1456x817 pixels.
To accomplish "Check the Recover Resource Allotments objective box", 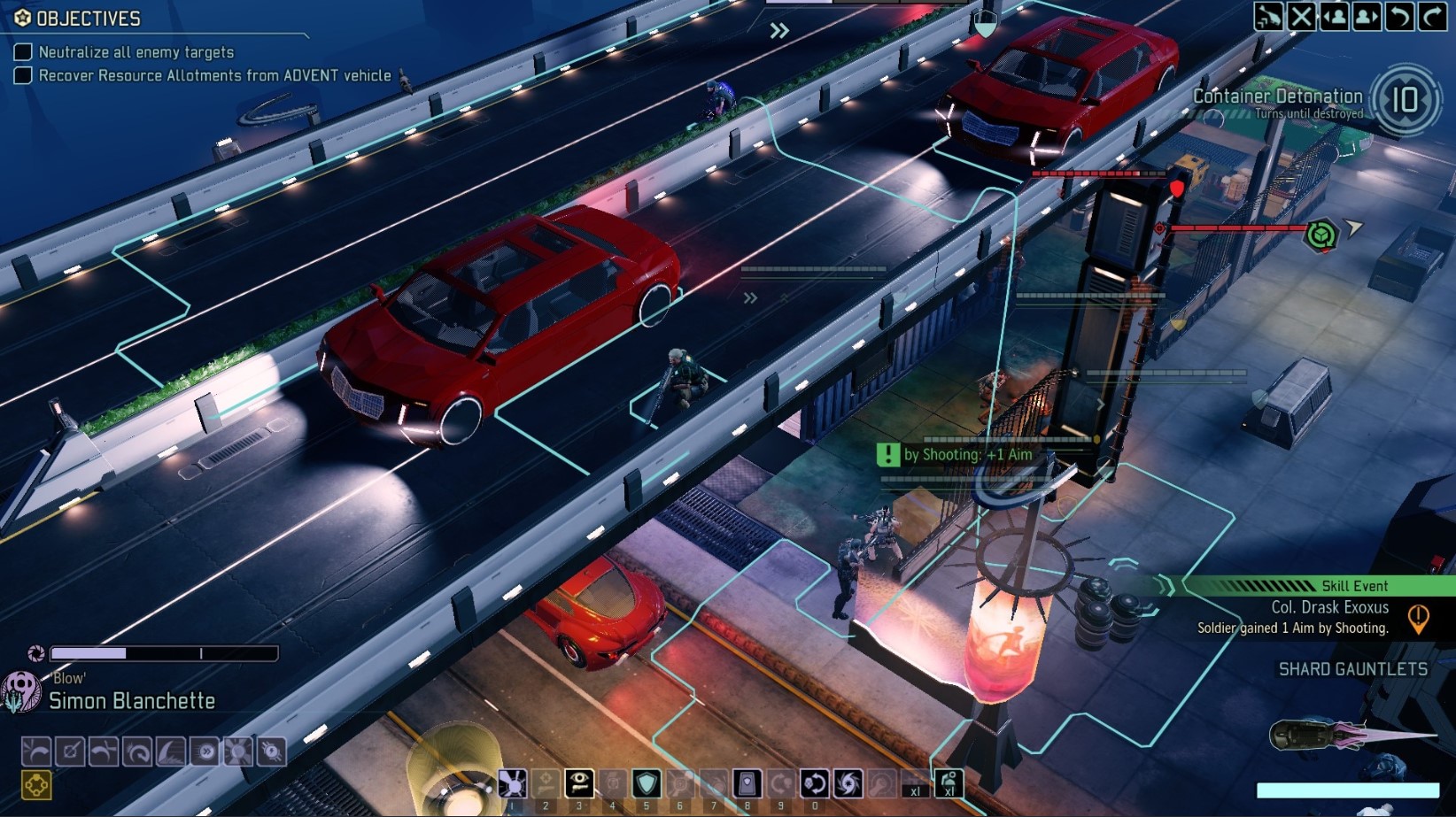I will (x=22, y=75).
